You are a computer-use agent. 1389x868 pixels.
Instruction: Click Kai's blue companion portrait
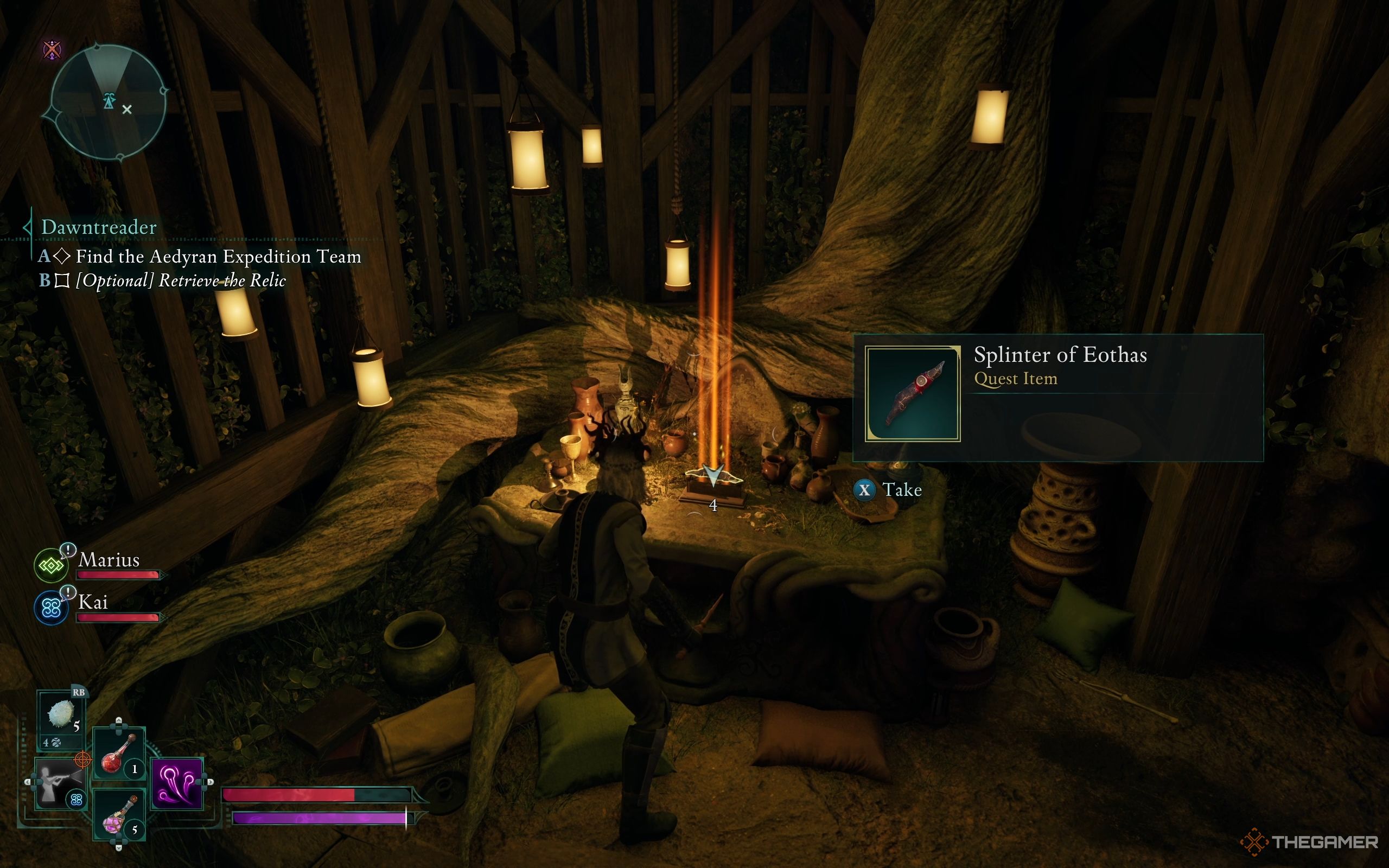point(51,609)
